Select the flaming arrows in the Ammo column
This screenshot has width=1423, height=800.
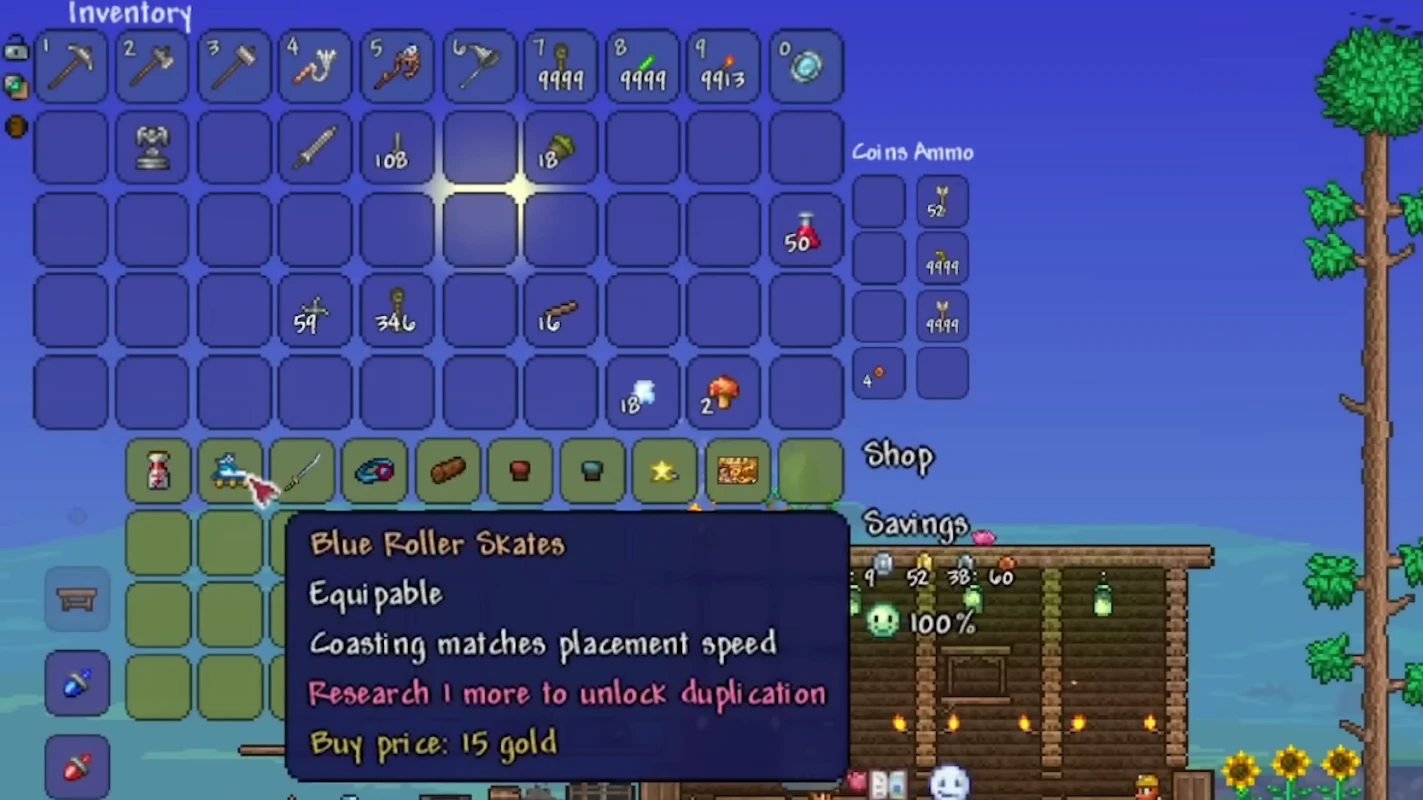click(941, 260)
